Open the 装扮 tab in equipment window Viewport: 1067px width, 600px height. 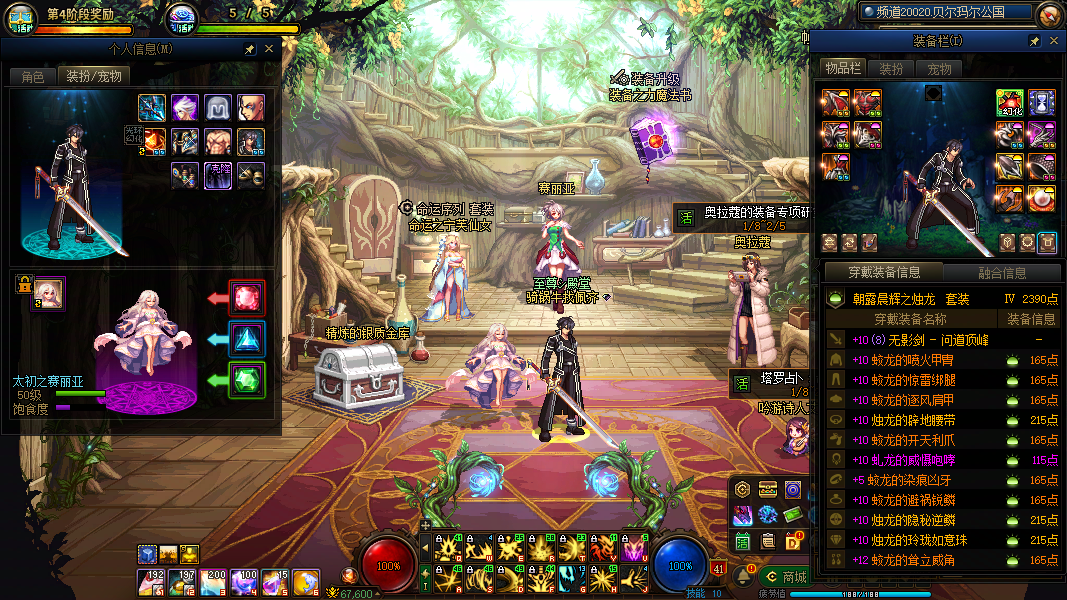click(x=891, y=69)
